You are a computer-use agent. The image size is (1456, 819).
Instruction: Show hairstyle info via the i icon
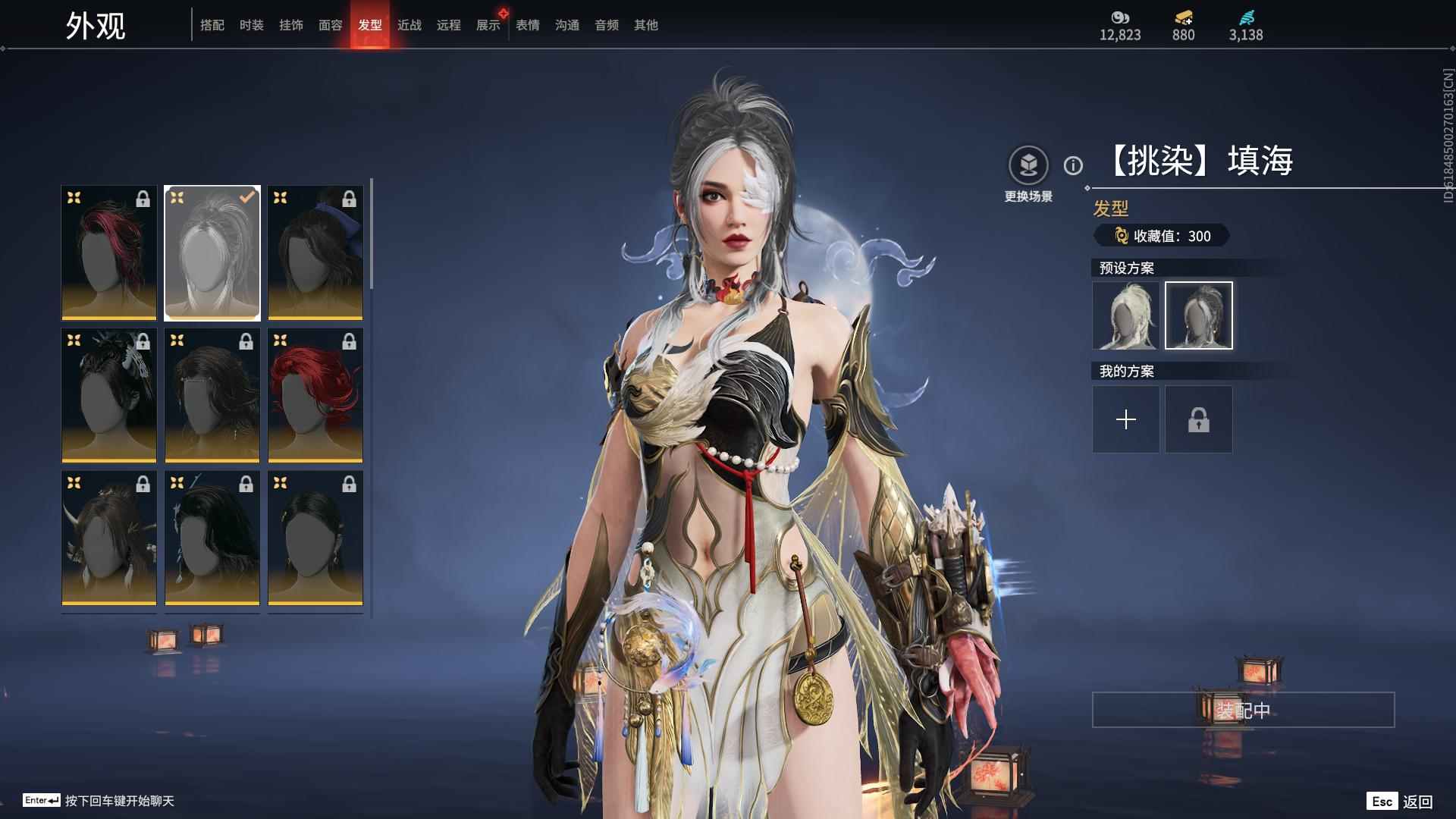tap(1073, 165)
